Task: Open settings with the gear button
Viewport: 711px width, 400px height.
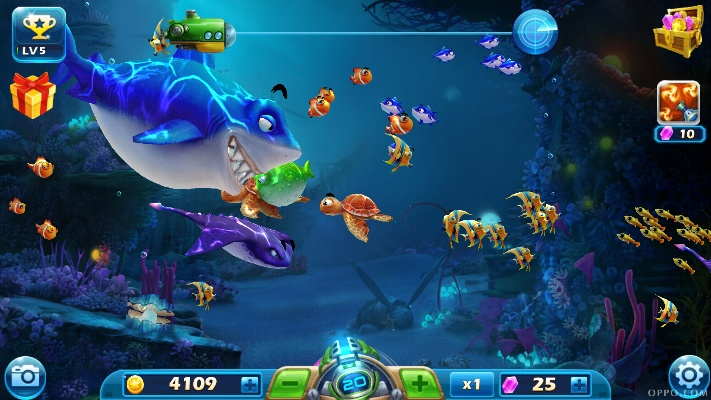Action: (688, 377)
